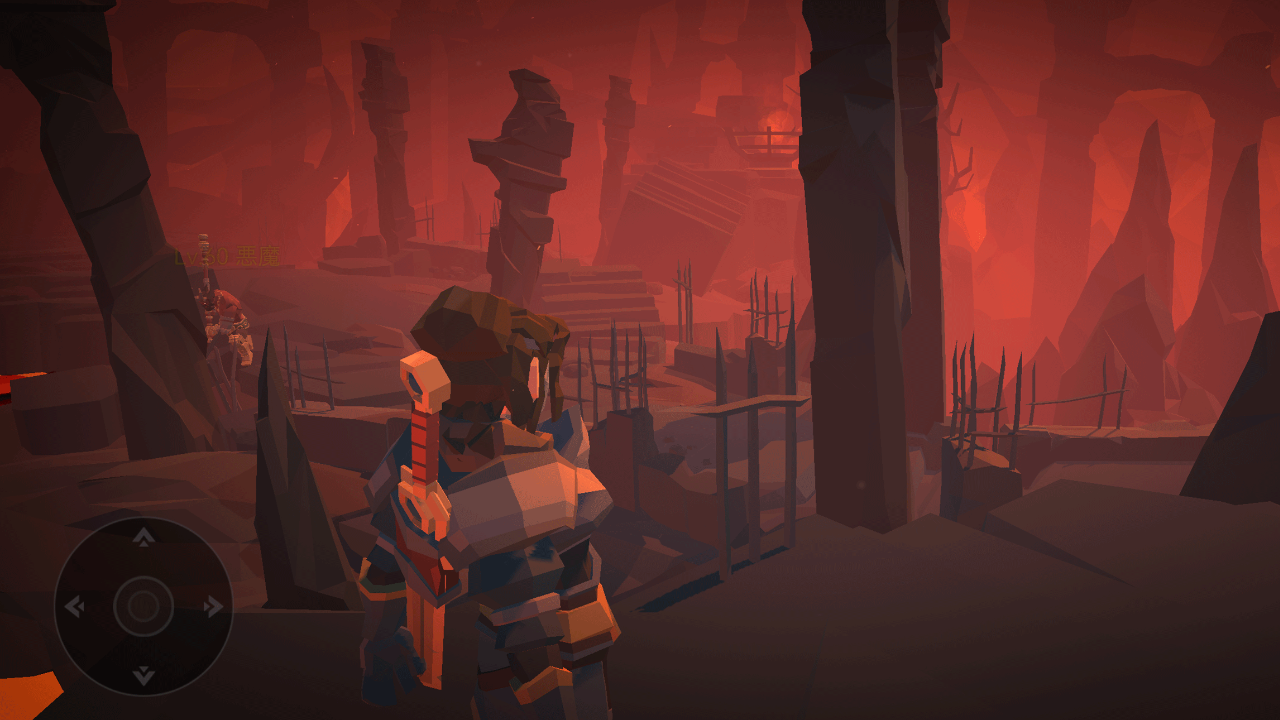Viewport: 1280px width, 720px height.
Task: Tap the virtual joystick's up arrow
Action: click(144, 538)
